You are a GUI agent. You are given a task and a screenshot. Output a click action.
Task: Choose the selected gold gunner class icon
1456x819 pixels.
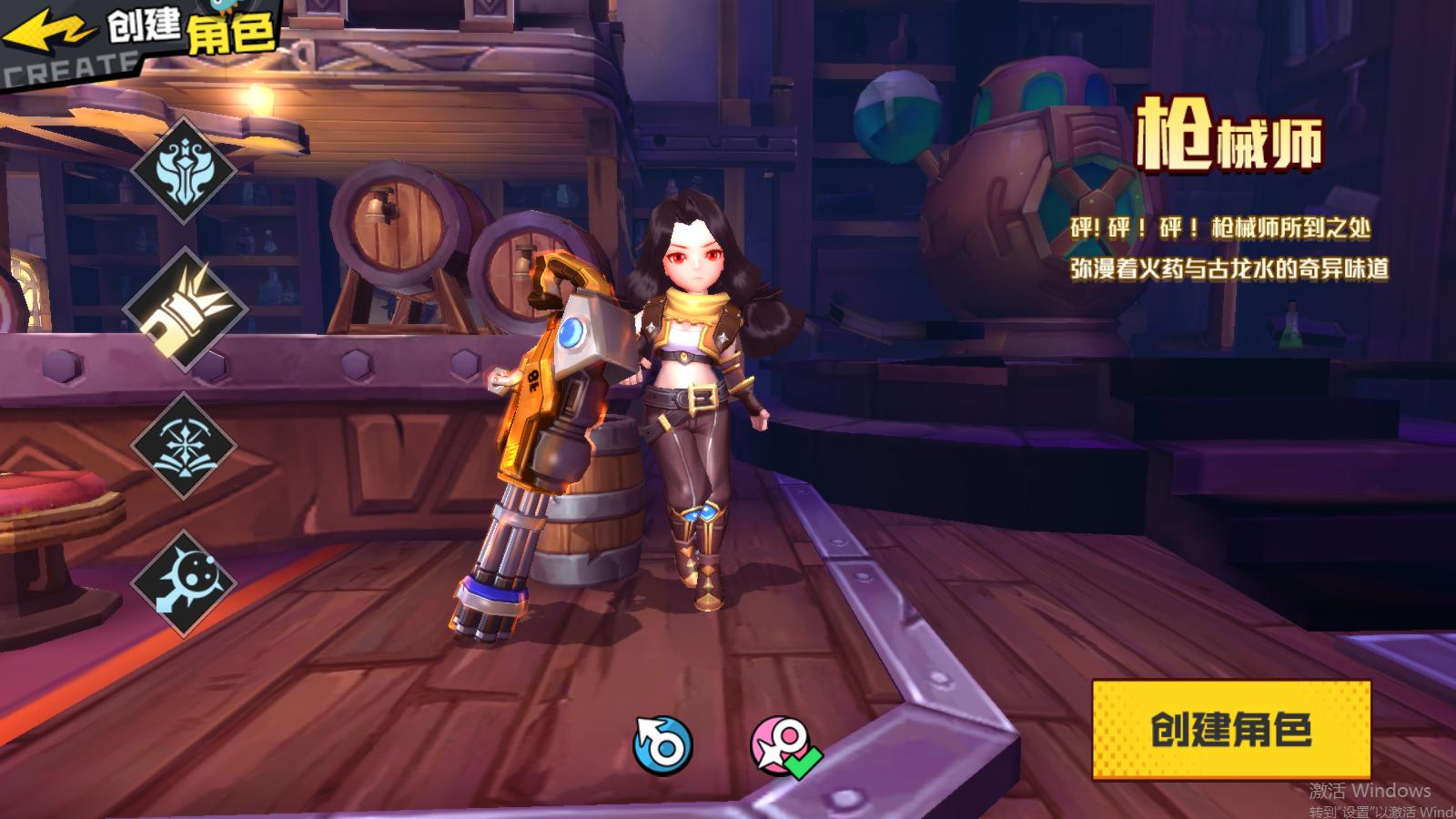(186, 308)
